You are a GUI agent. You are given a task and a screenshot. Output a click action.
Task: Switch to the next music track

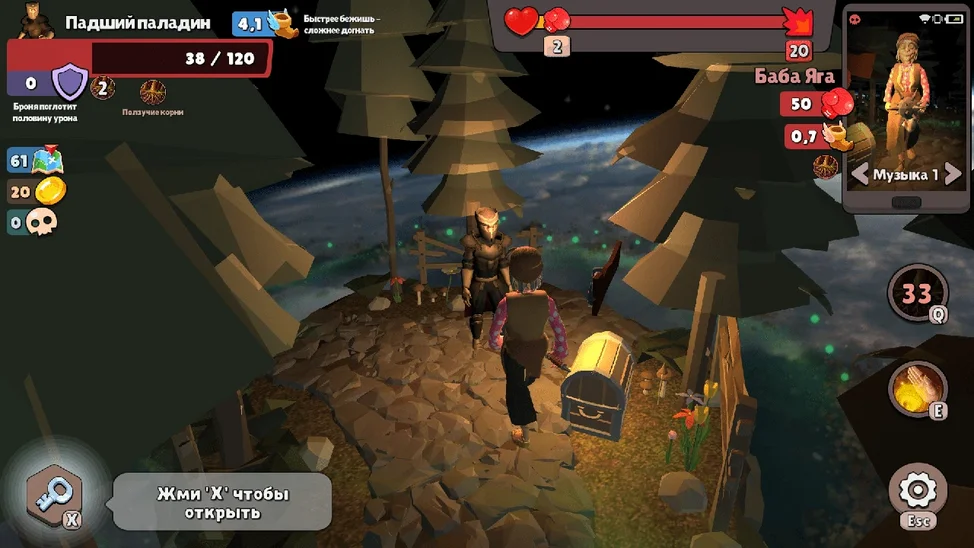(x=952, y=174)
